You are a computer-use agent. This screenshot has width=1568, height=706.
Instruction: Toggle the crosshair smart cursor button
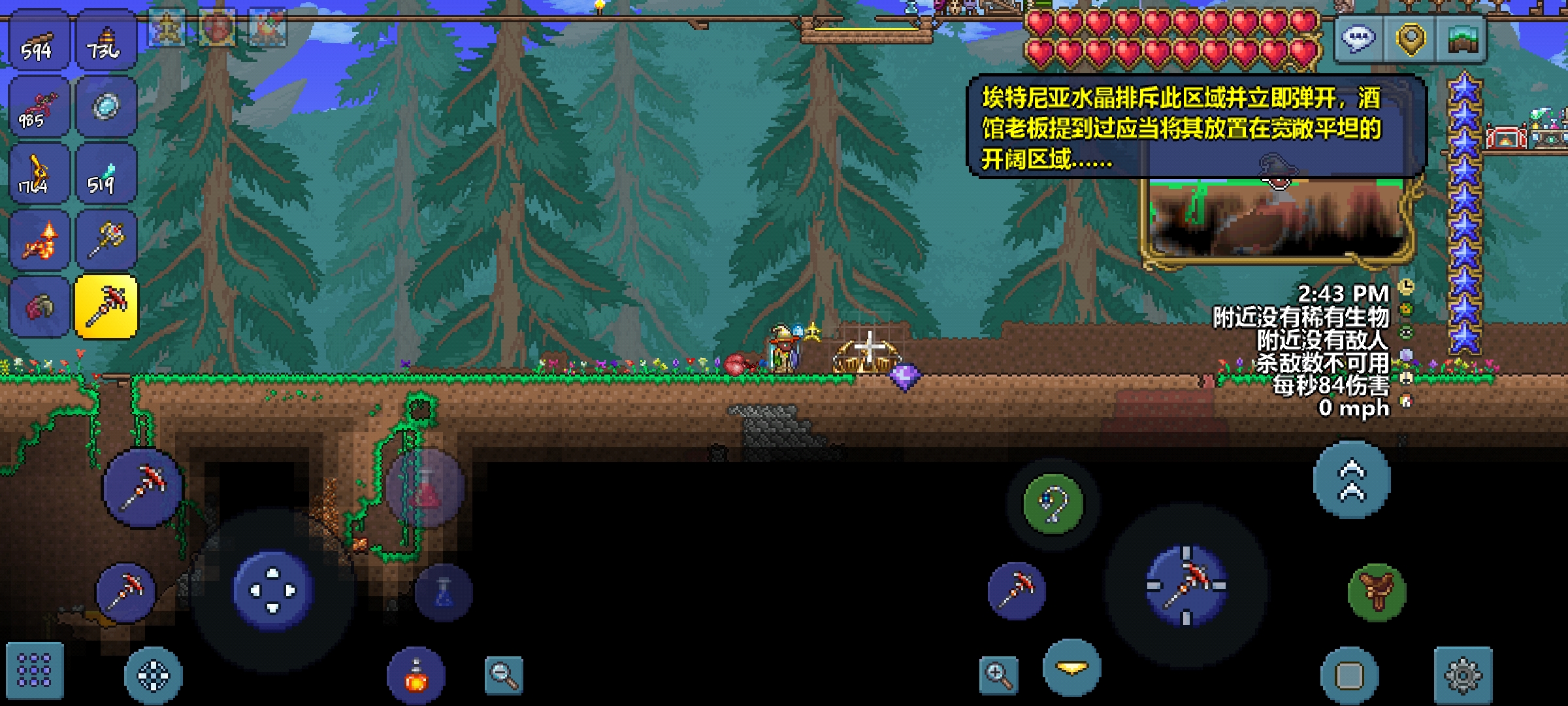pyautogui.click(x=153, y=675)
